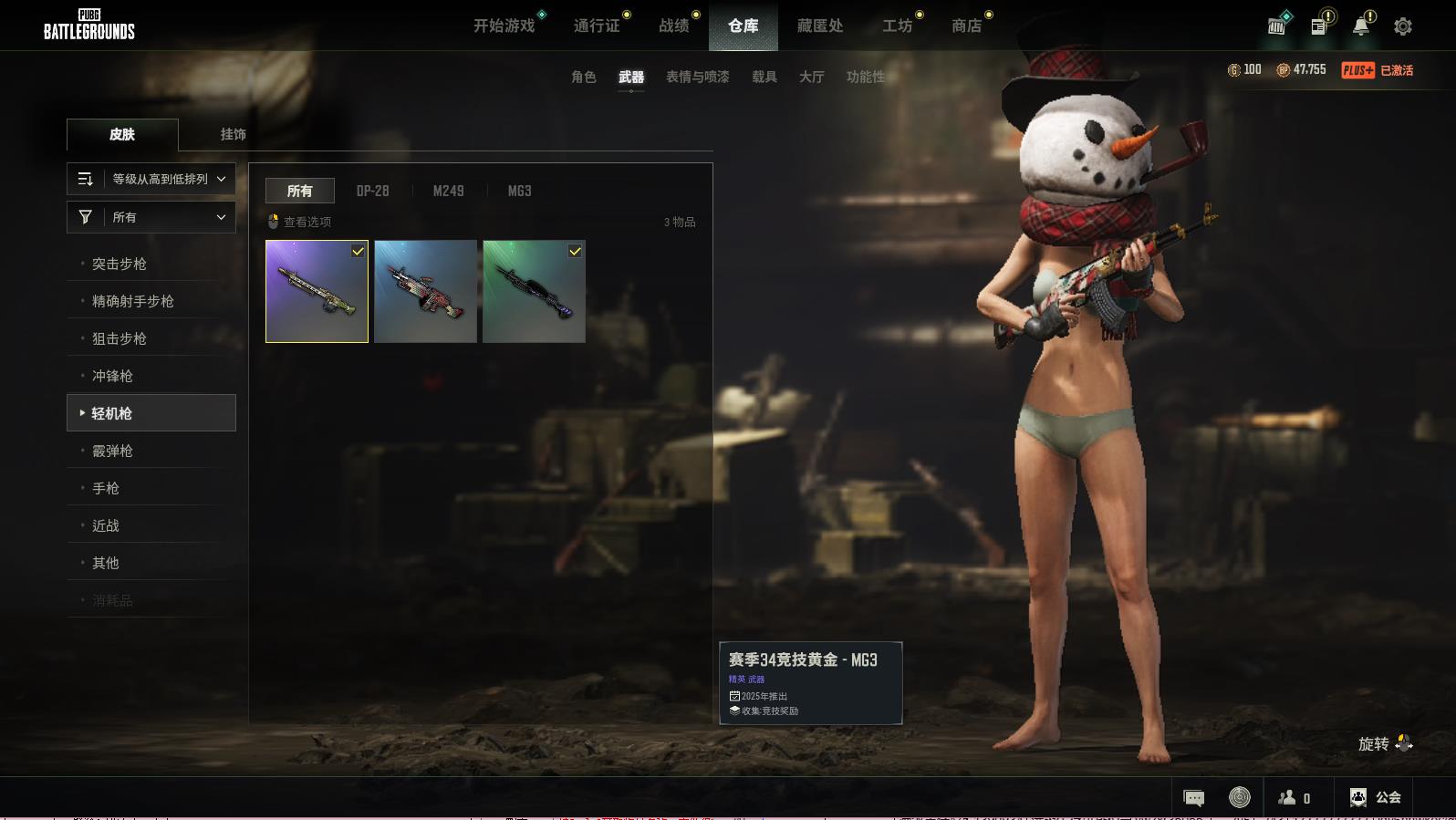Filter skins by DP-28
Screen dimensions: 1456x820
pos(372,191)
